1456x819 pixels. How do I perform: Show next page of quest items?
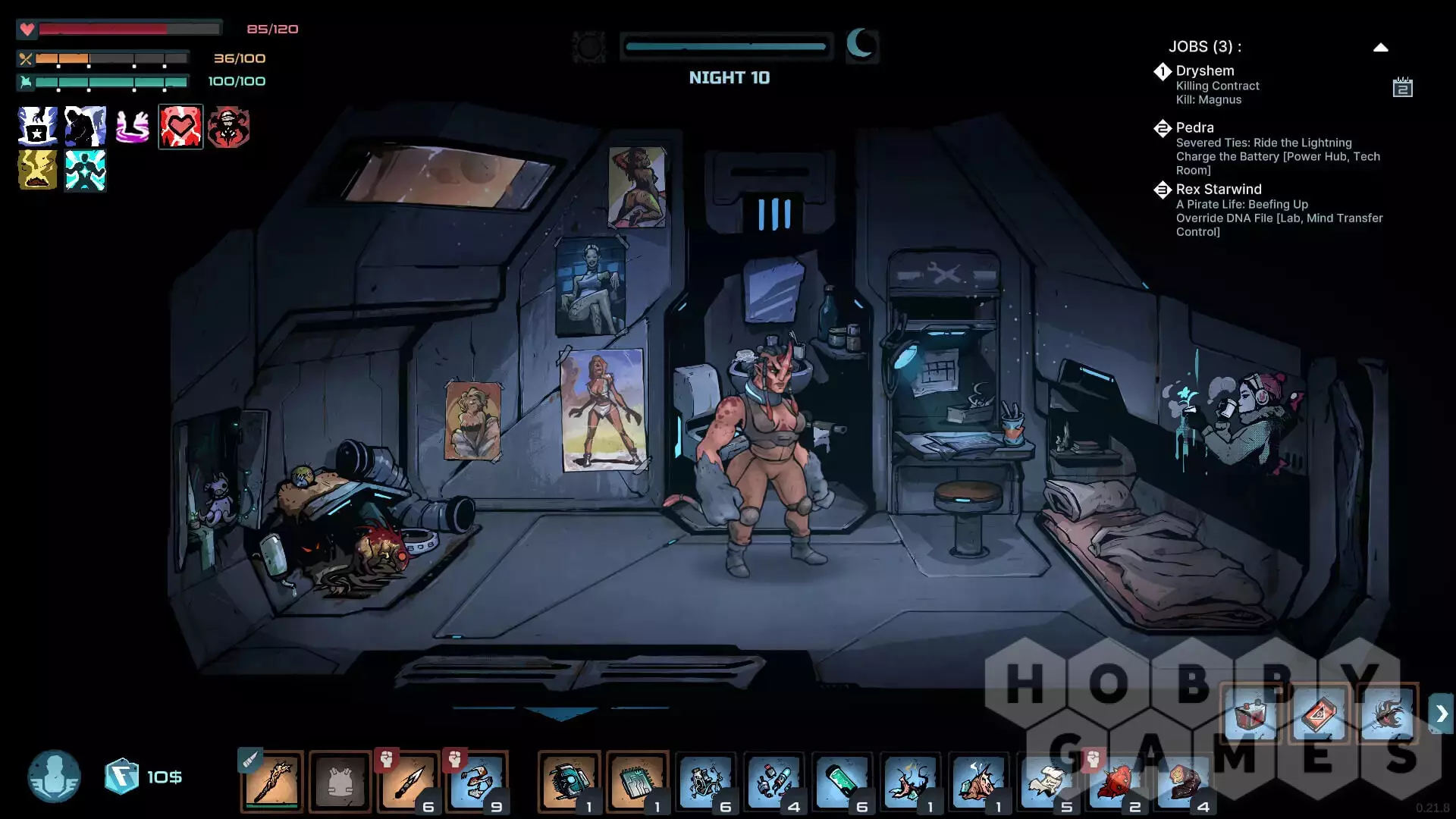point(1441,714)
